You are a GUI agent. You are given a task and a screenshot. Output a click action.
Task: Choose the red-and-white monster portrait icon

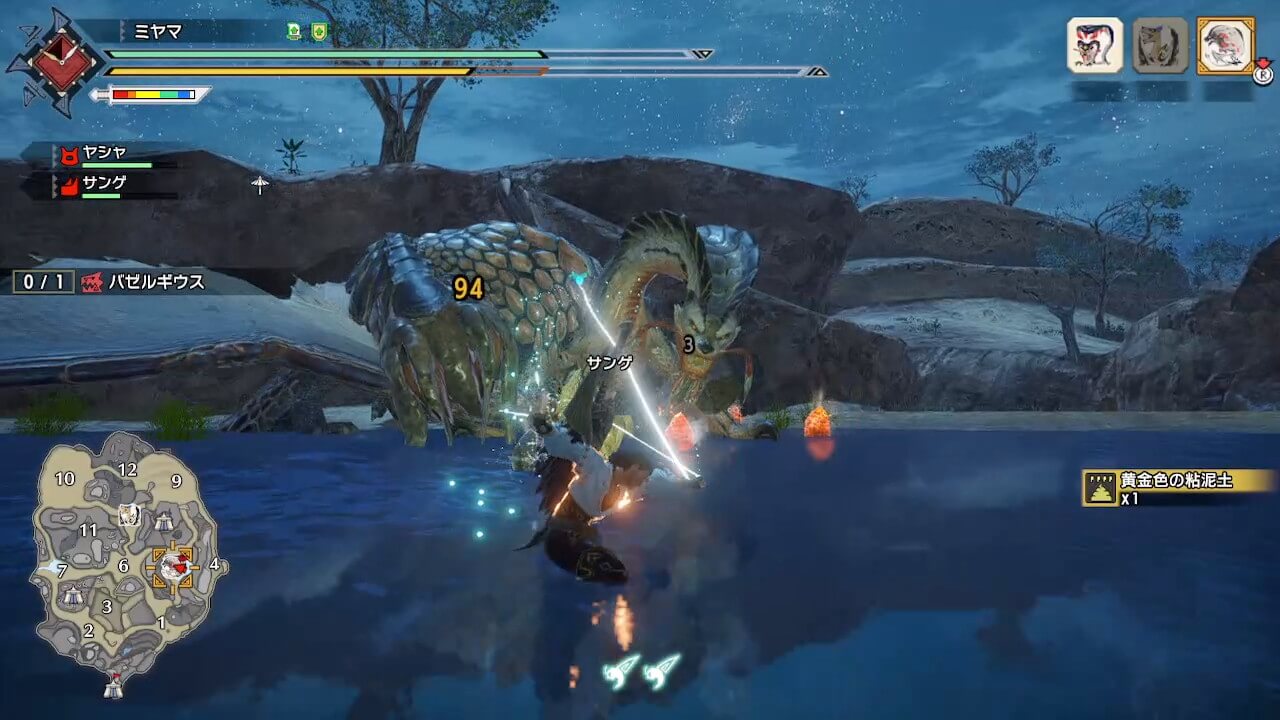tap(1095, 45)
